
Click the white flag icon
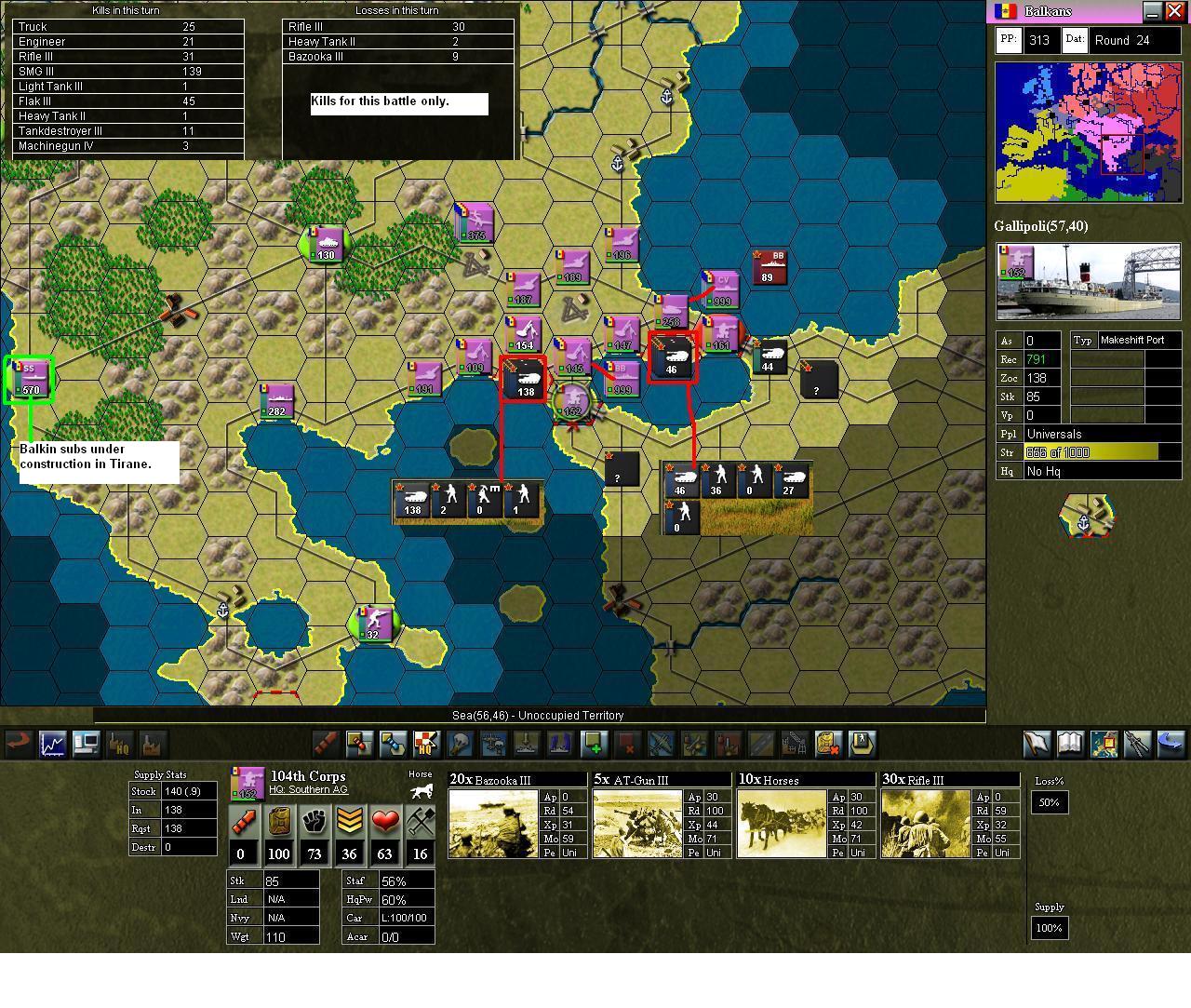[1036, 745]
